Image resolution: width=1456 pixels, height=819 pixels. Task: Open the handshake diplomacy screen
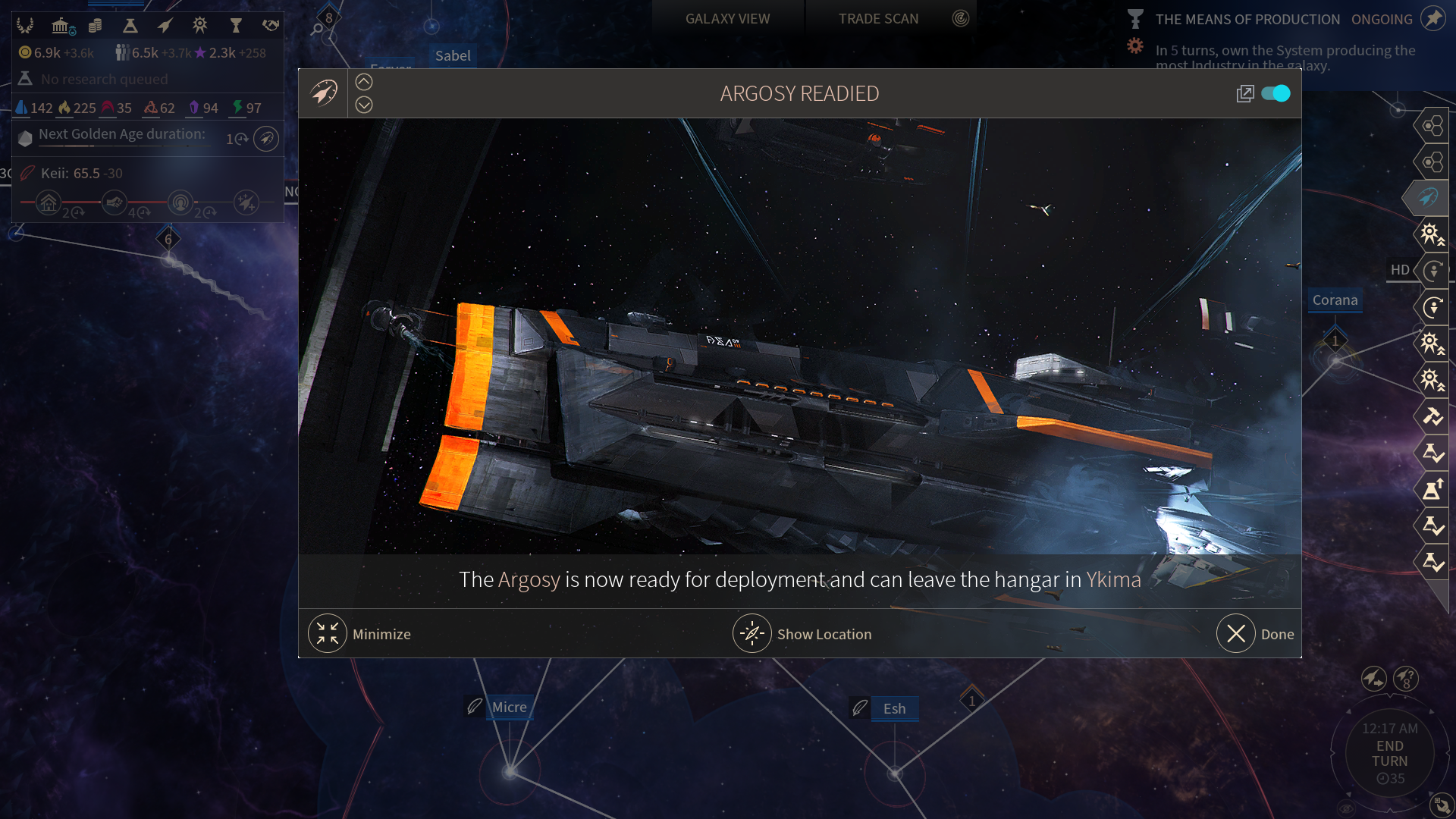(x=271, y=26)
